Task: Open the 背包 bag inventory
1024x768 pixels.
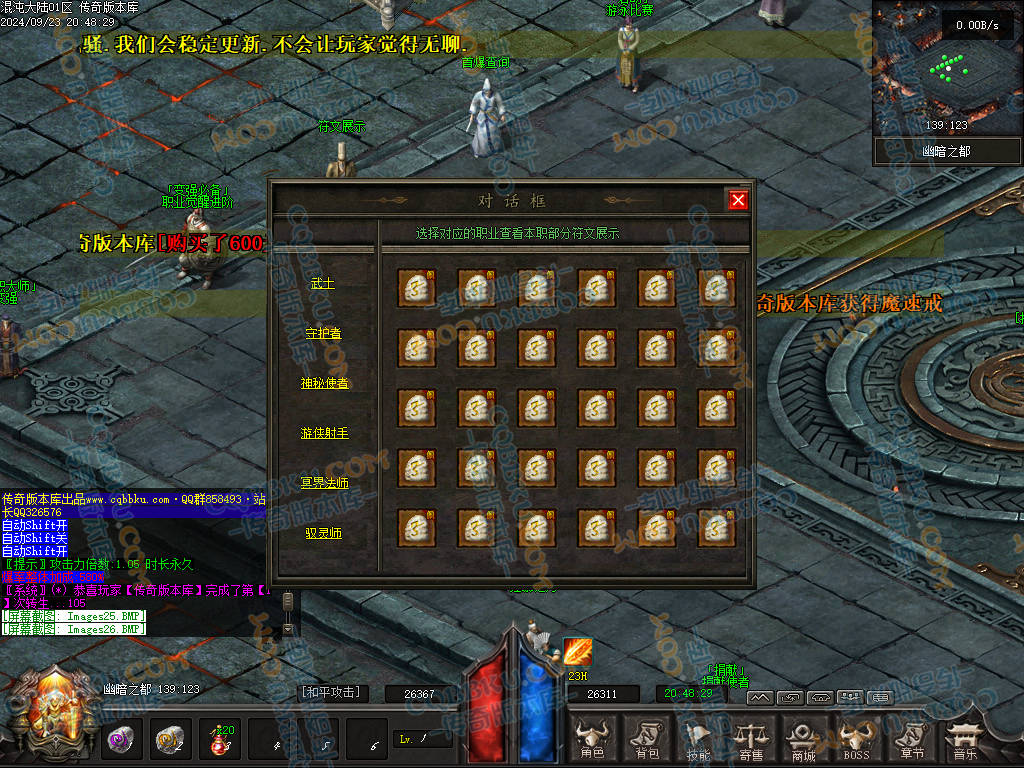Action: (646, 740)
